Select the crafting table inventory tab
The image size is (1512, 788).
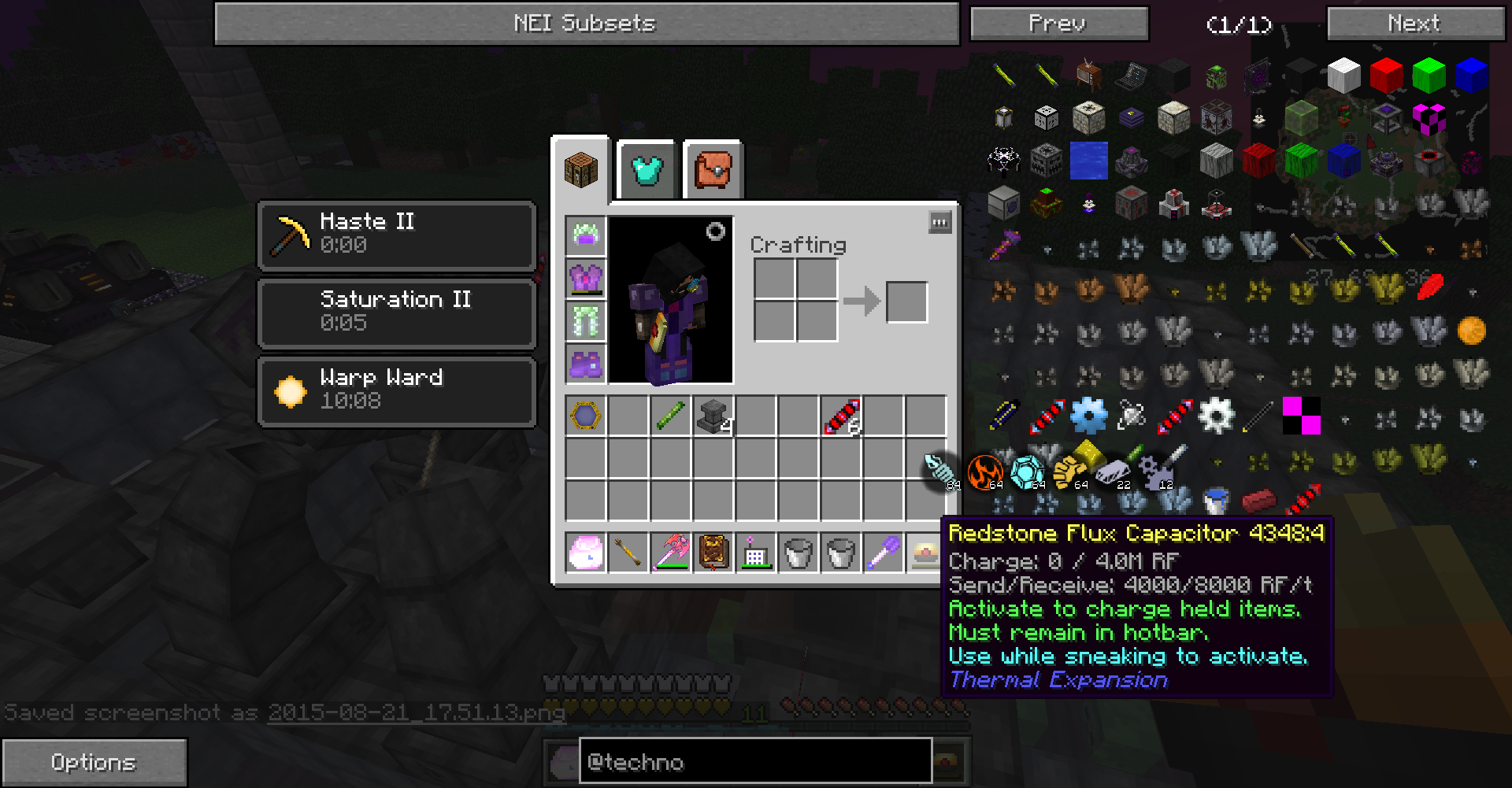(581, 169)
